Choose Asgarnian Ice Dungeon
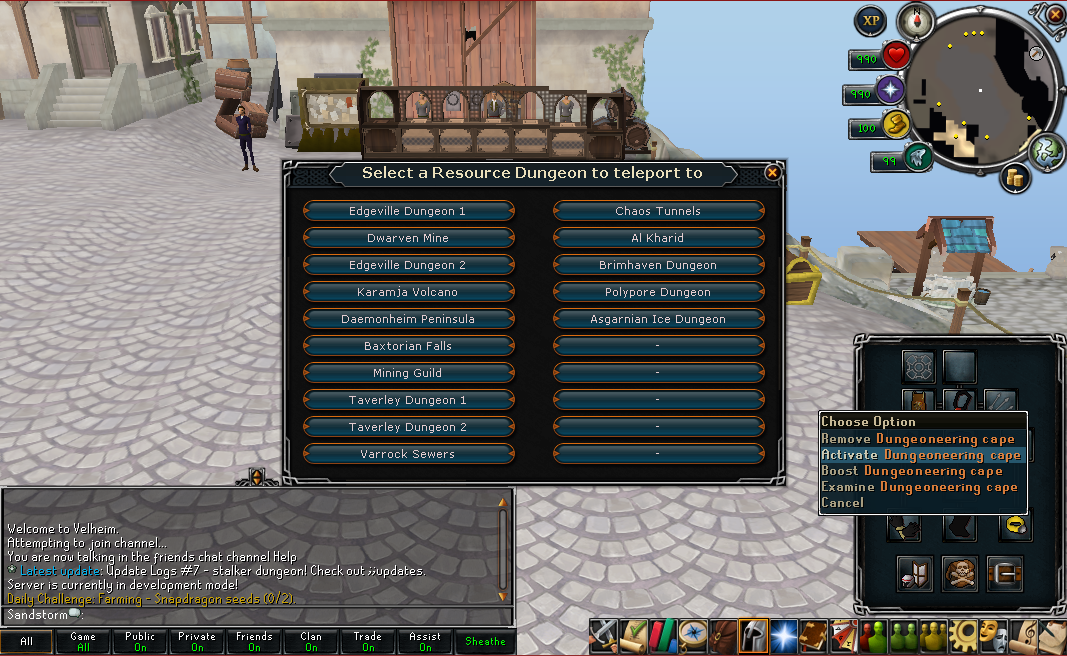The height and width of the screenshot is (656, 1067). coord(658,319)
